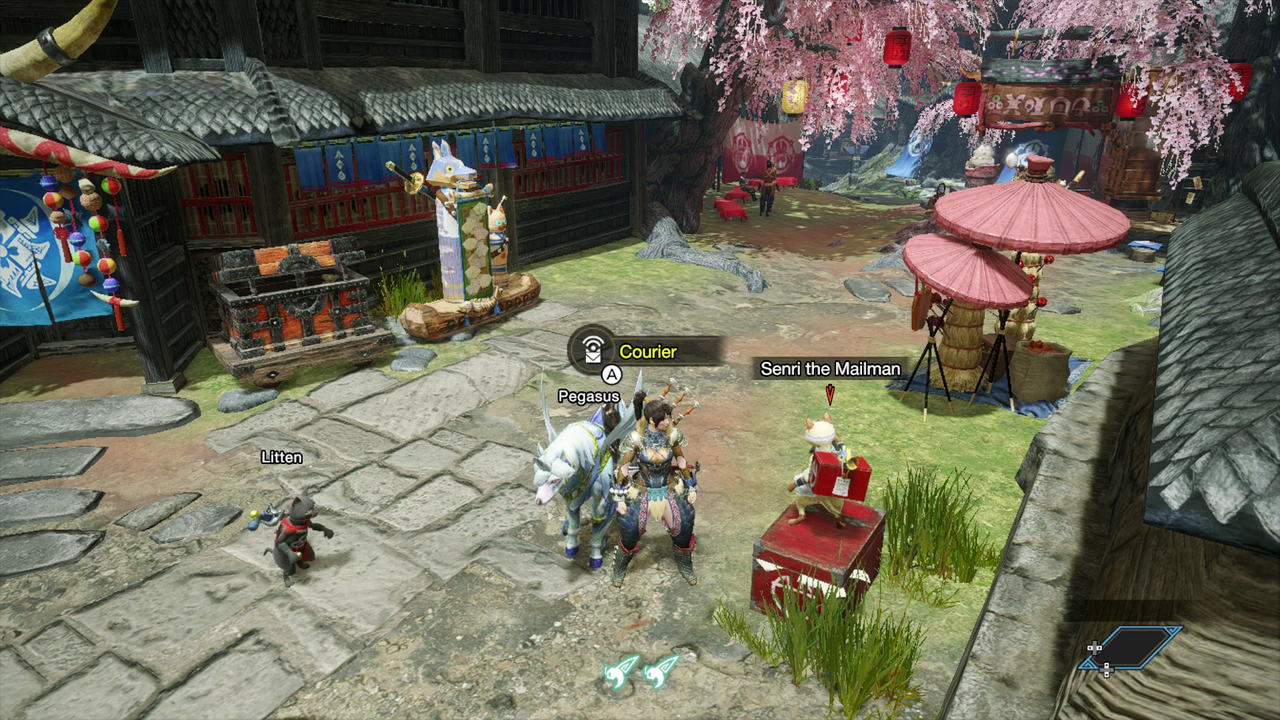Click the Litten buddy name label
Viewport: 1280px width, 720px height.
281,455
